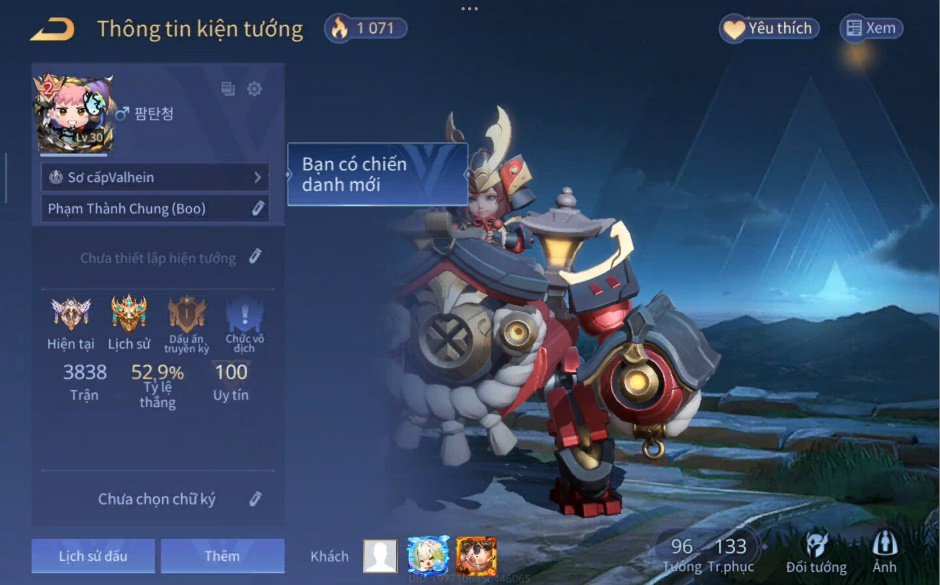The image size is (940, 585).
Task: Expand the Sơ cấp Valhein title row
Action: point(155,177)
